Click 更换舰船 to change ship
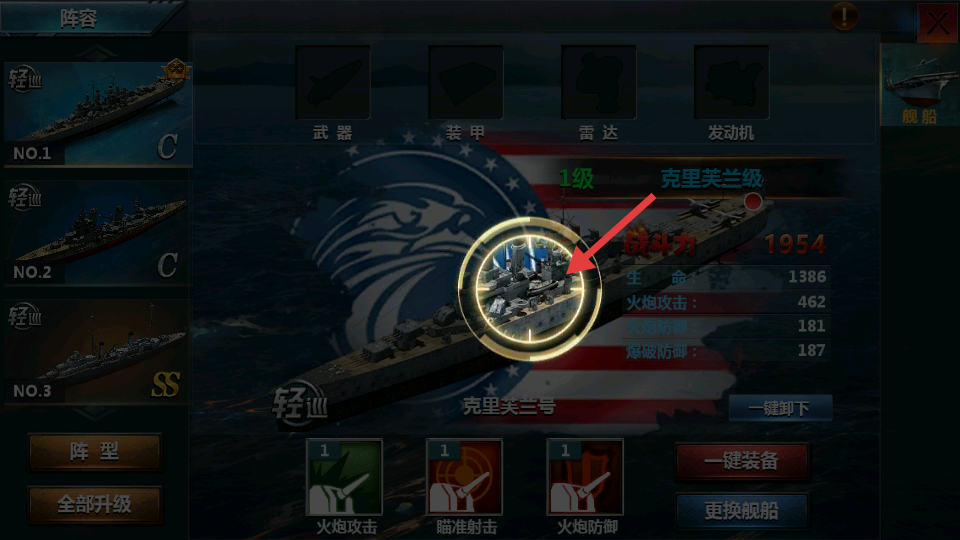 (x=742, y=511)
